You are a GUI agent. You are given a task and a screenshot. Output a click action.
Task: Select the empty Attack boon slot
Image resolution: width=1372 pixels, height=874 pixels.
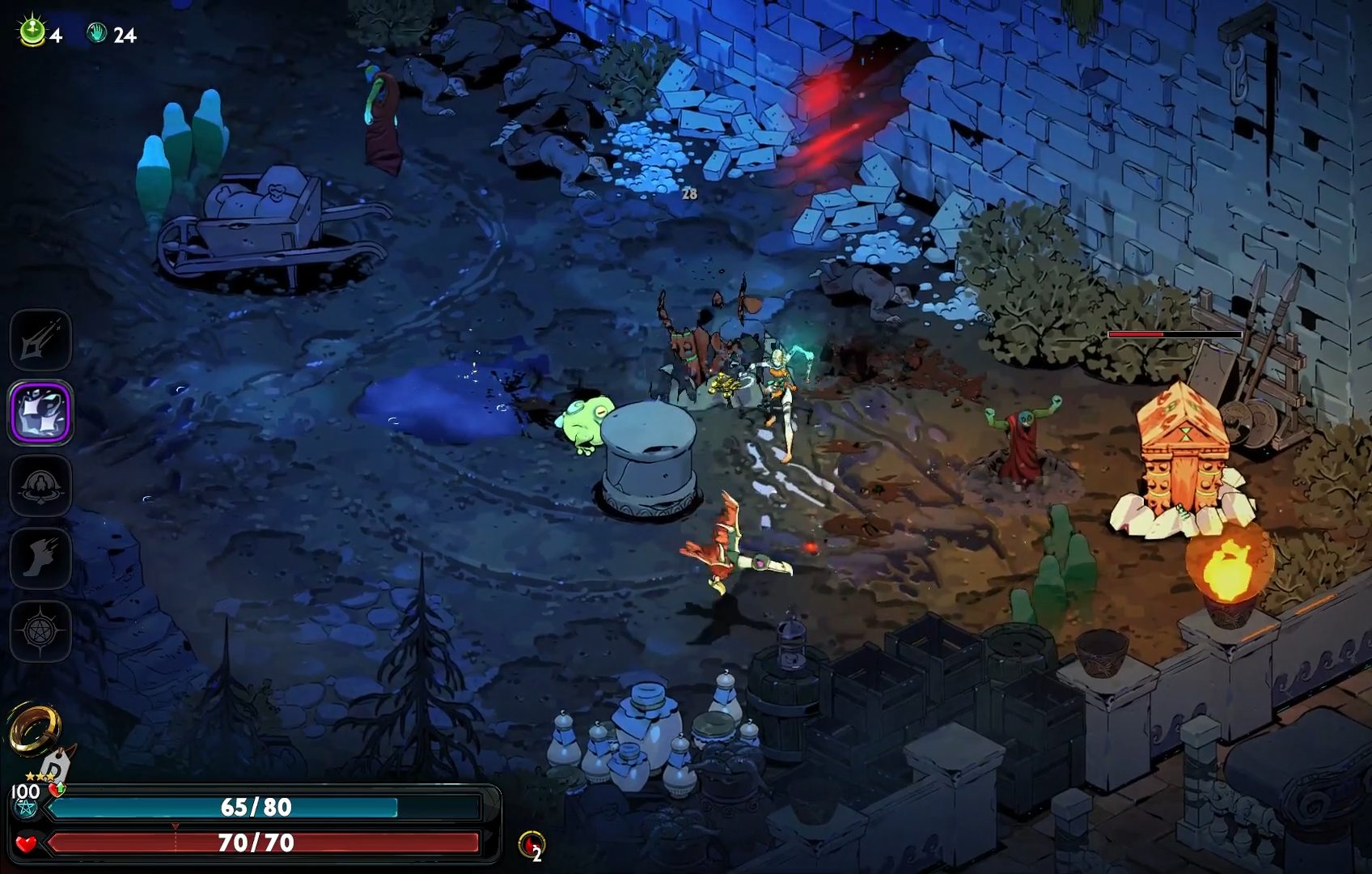pos(40,341)
